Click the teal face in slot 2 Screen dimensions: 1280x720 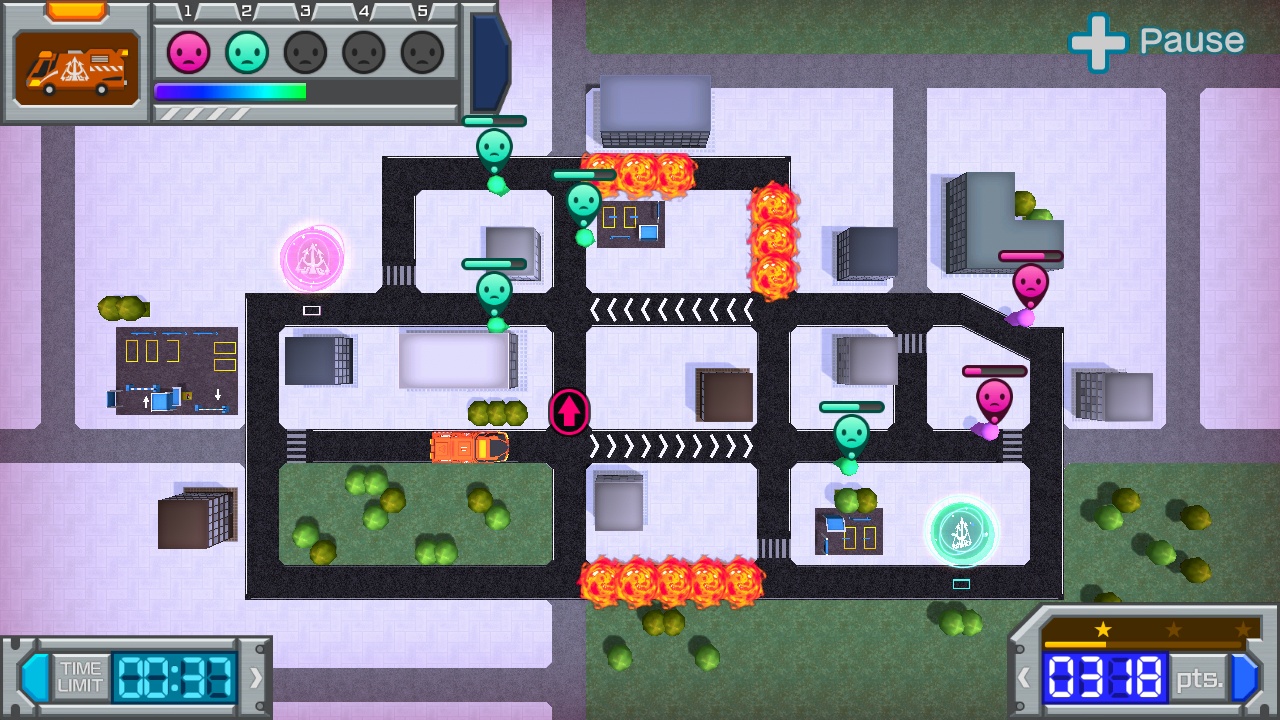click(x=245, y=51)
